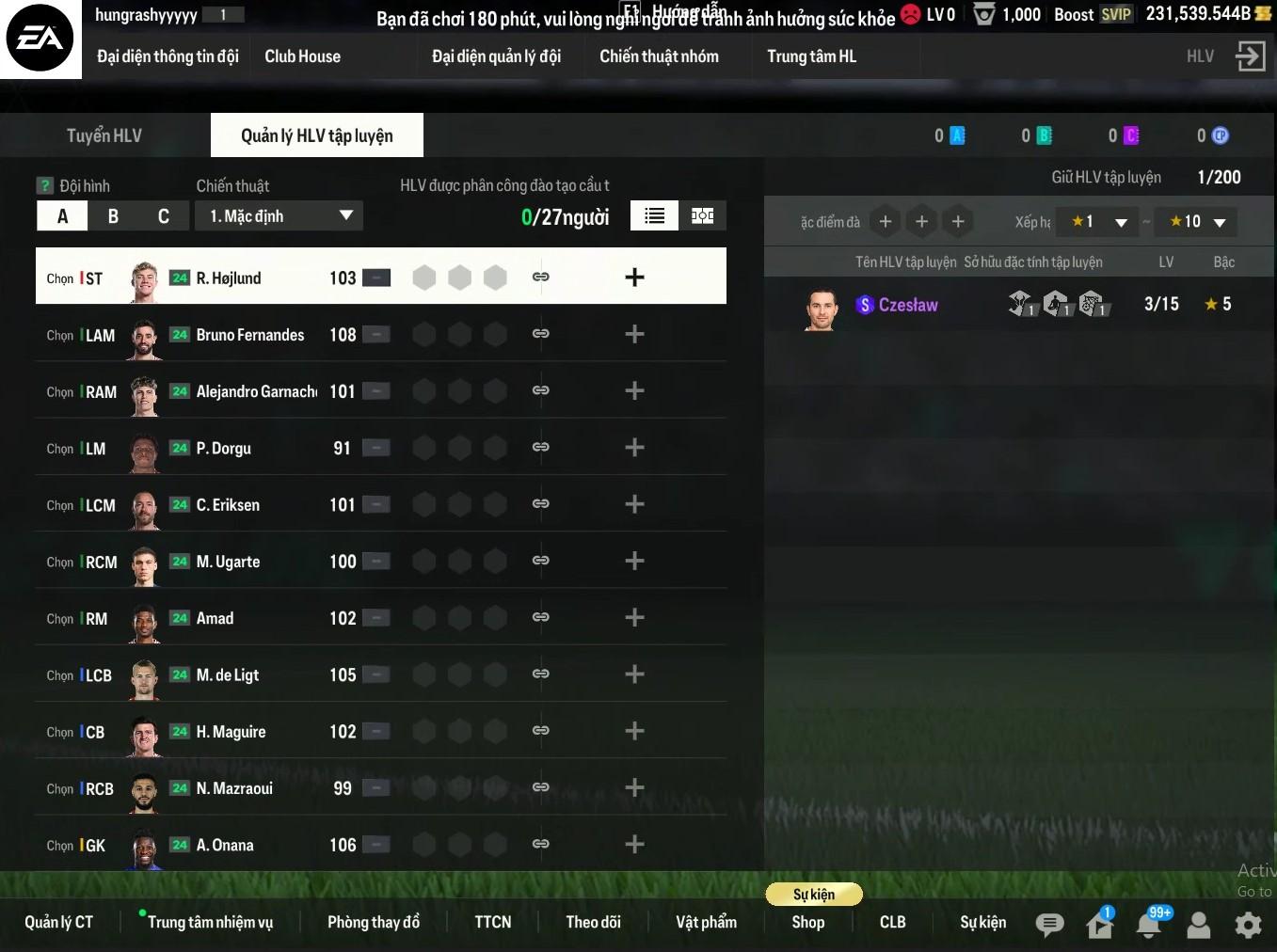Open the notifications bell
Screen dimensions: 1277x952
click(x=1149, y=925)
